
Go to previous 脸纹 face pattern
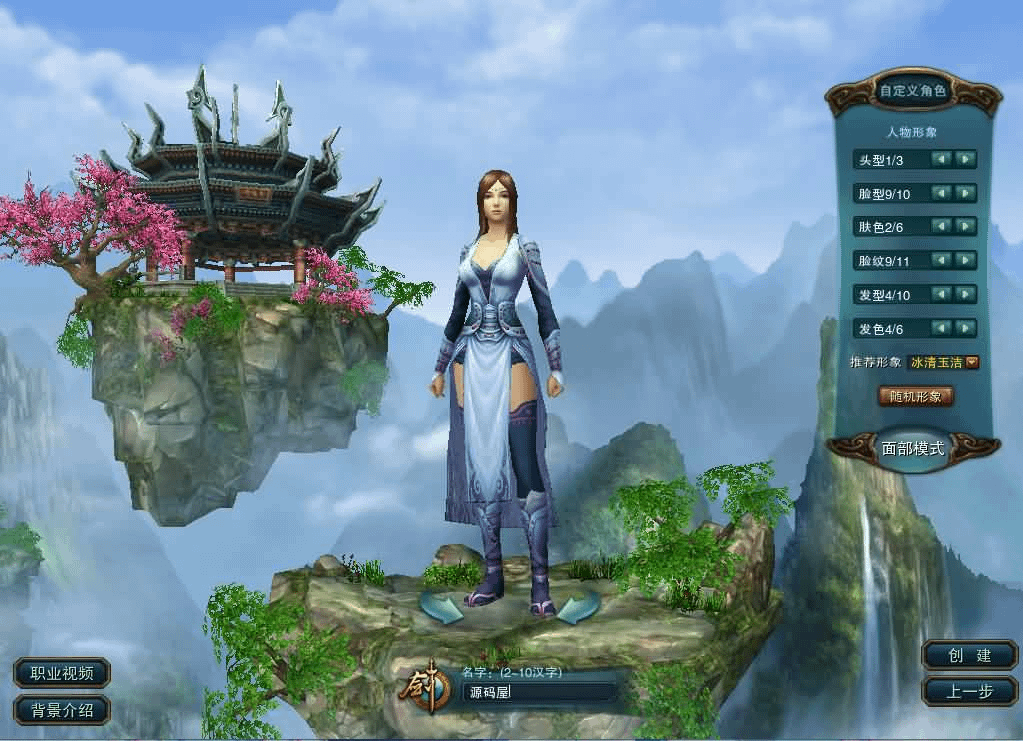click(941, 261)
